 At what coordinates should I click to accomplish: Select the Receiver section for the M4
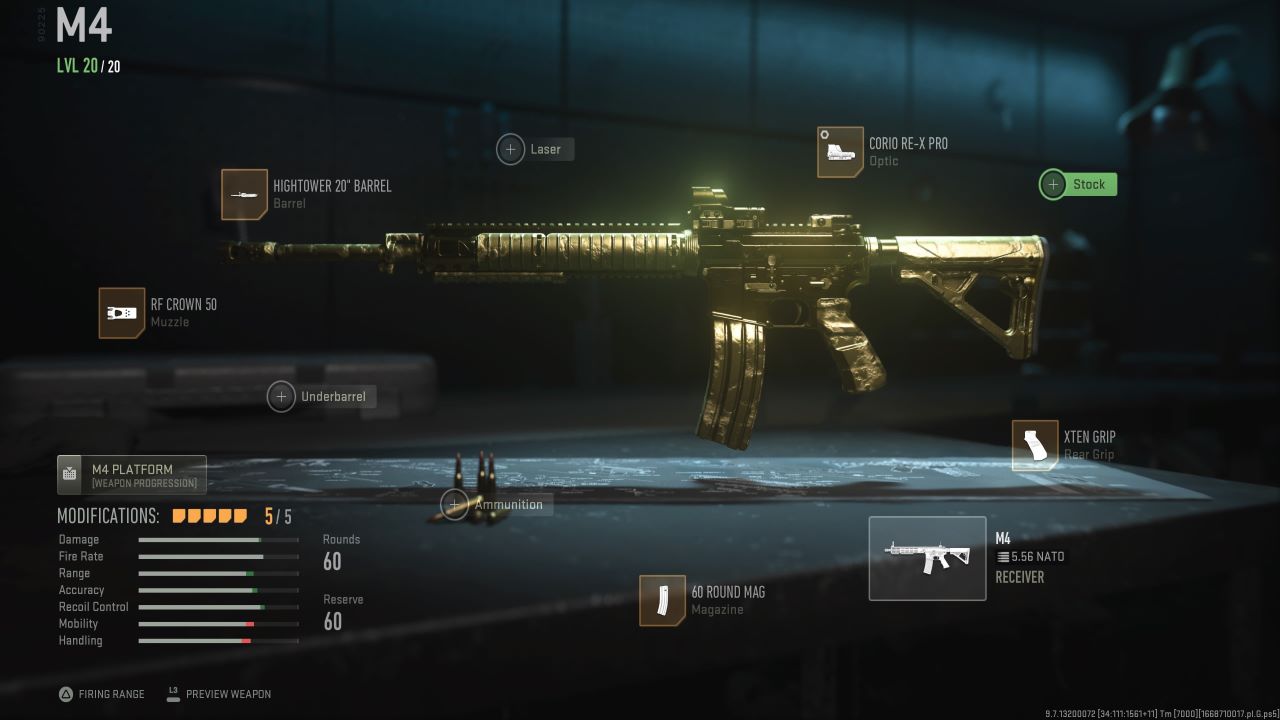pyautogui.click(x=1019, y=577)
